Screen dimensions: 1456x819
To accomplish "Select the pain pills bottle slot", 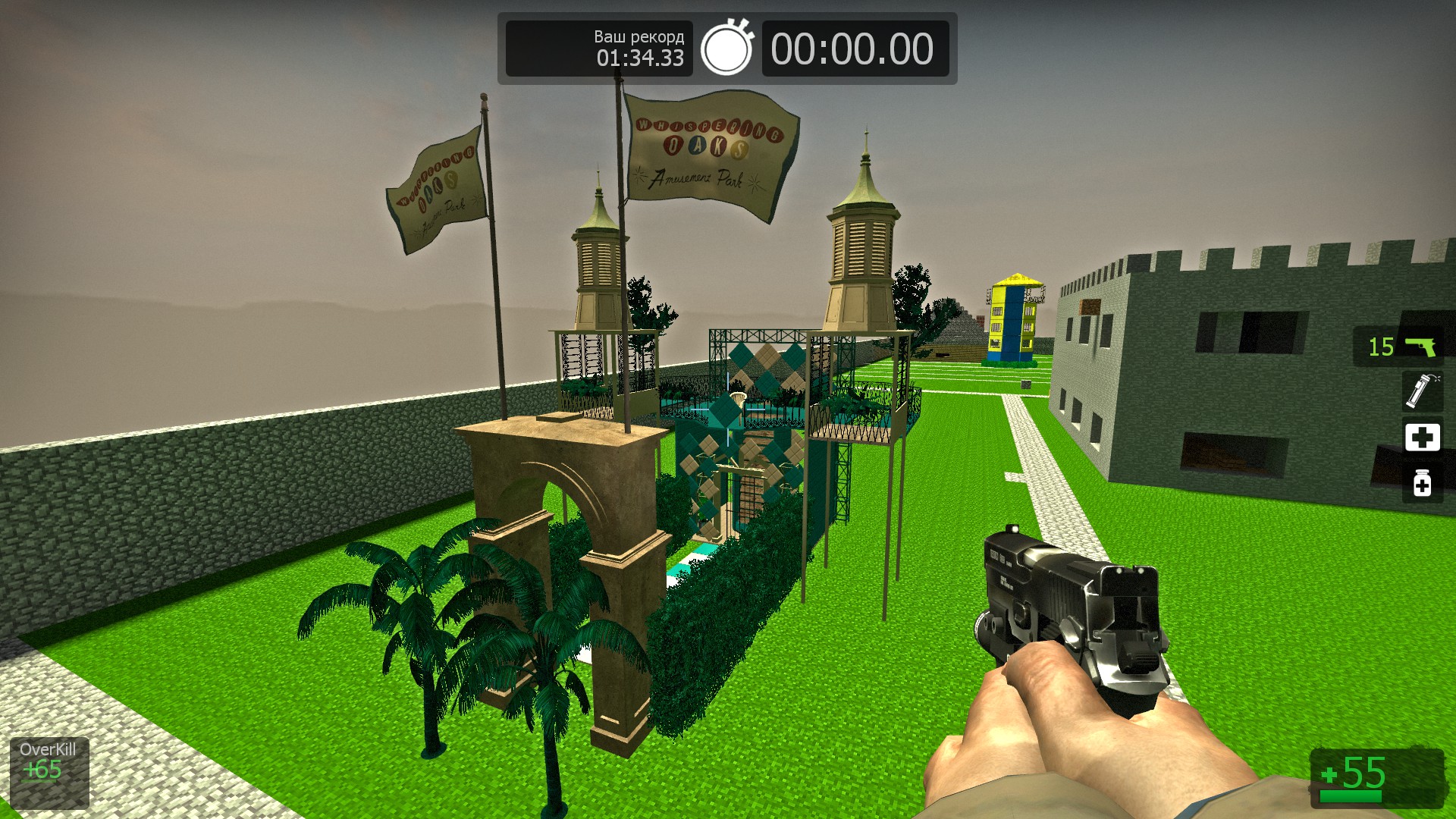I will [x=1422, y=483].
